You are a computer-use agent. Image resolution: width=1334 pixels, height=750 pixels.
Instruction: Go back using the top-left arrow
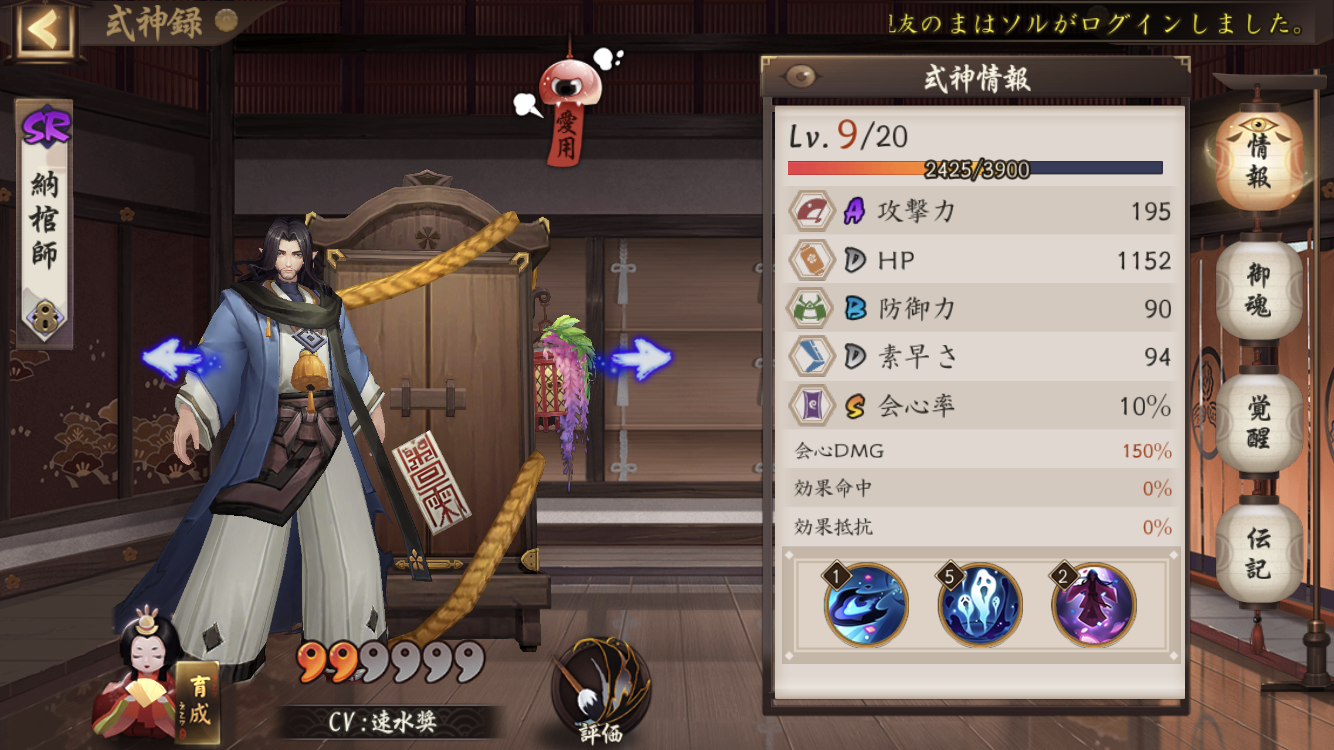coord(42,30)
